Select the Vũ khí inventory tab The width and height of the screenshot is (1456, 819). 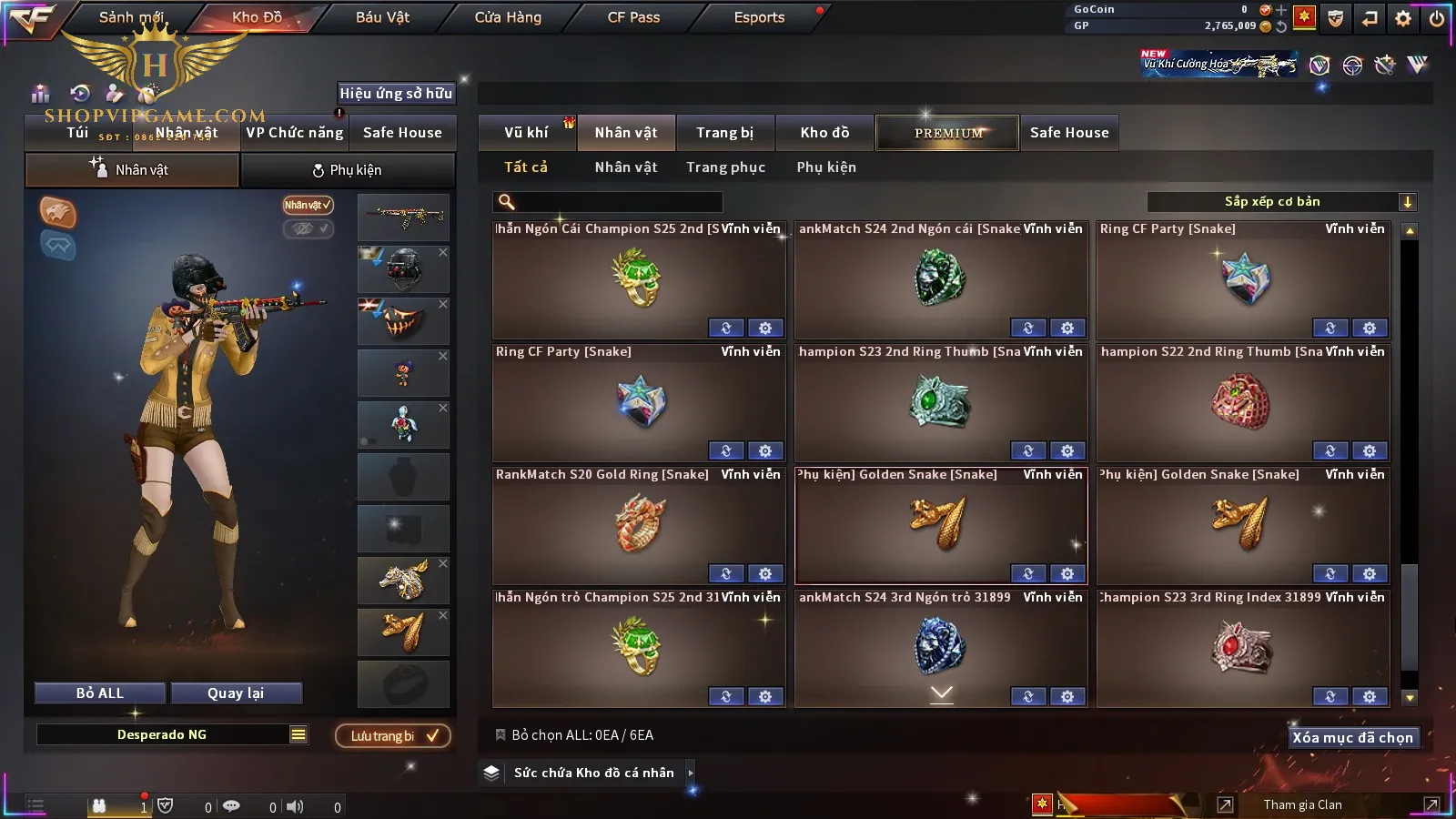pos(526,133)
